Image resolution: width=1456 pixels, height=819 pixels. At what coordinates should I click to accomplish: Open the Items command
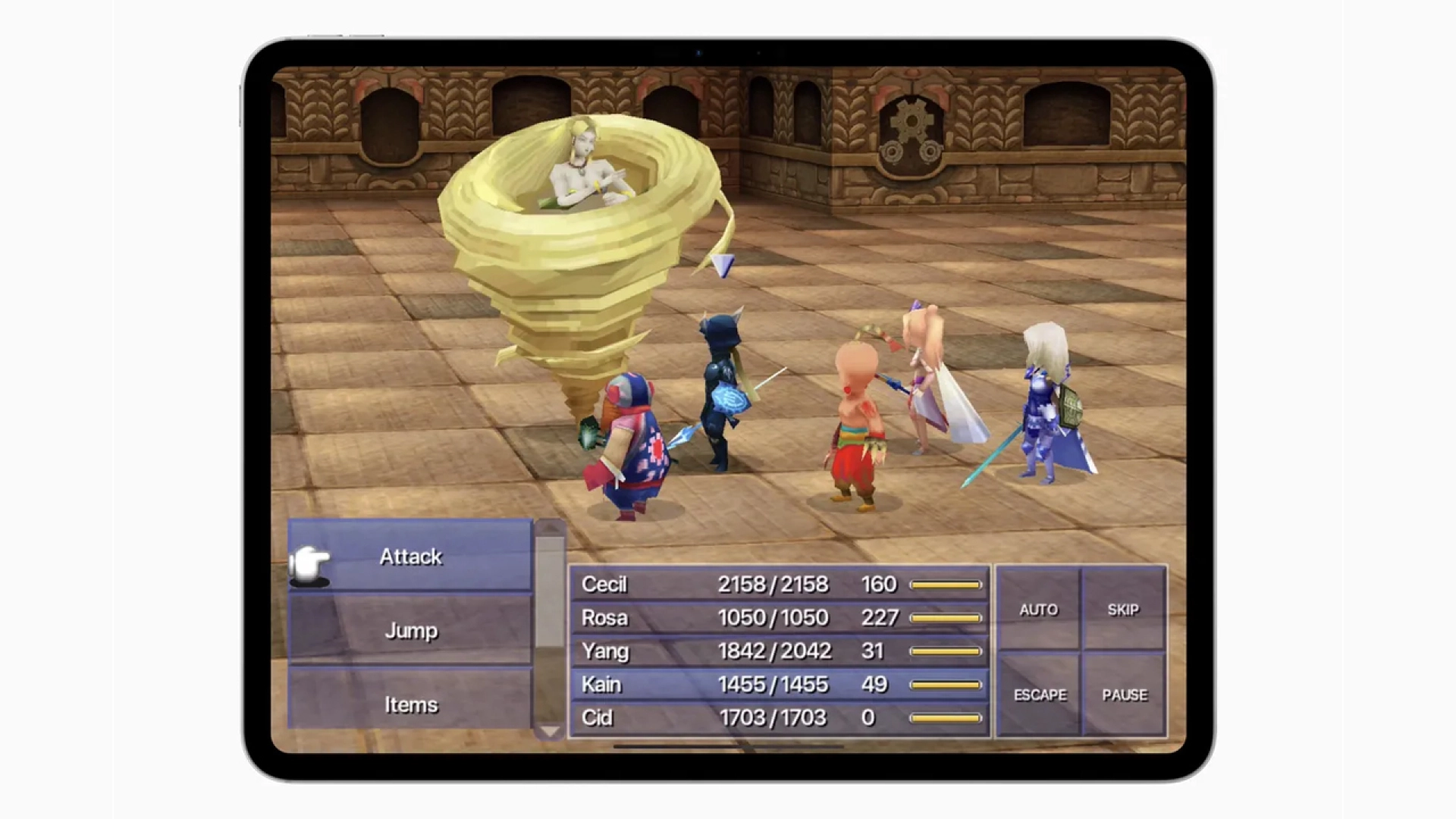pos(410,704)
